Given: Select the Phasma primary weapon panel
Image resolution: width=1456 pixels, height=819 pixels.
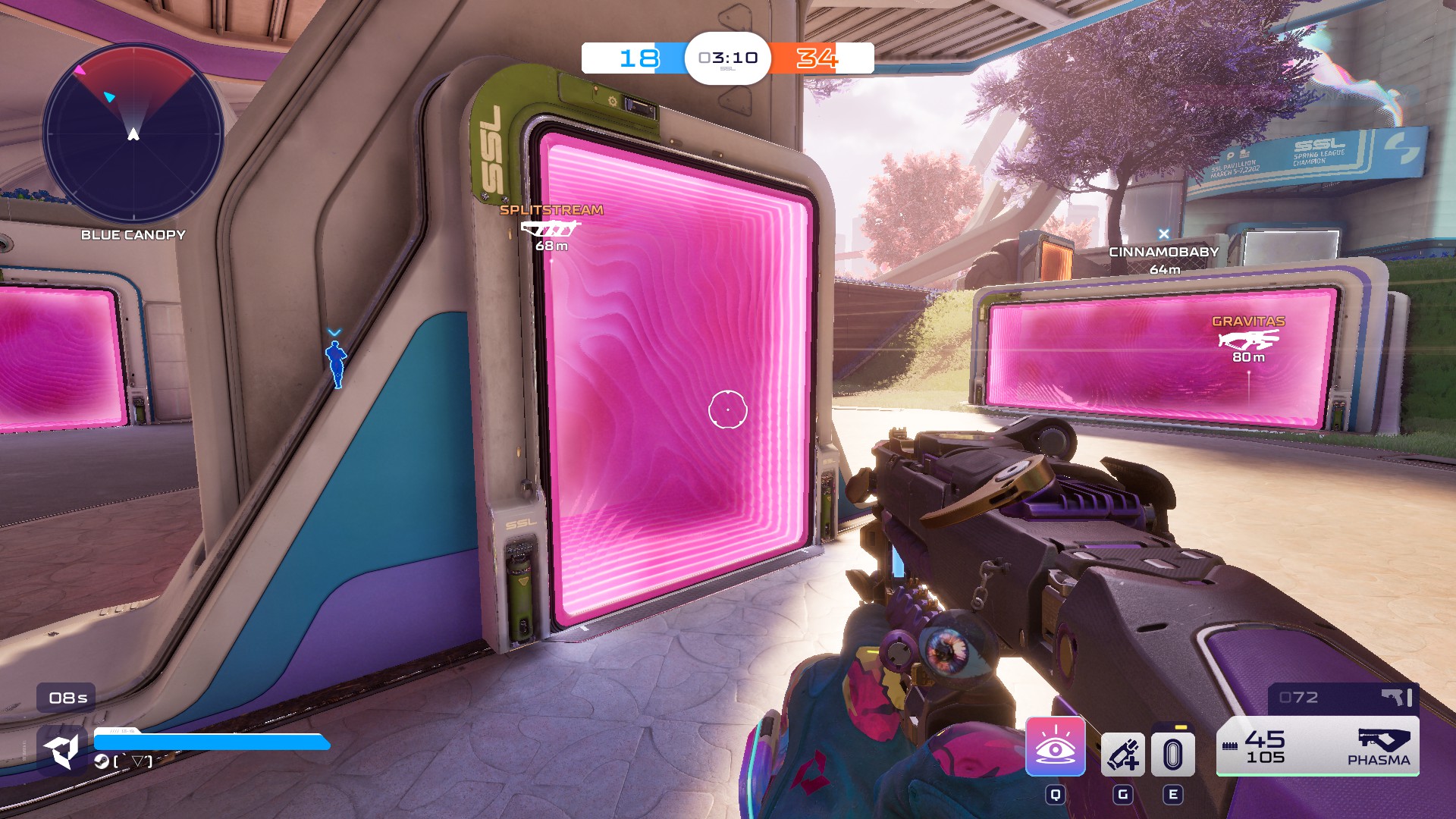Looking at the screenshot, I should pyautogui.click(x=1317, y=746).
